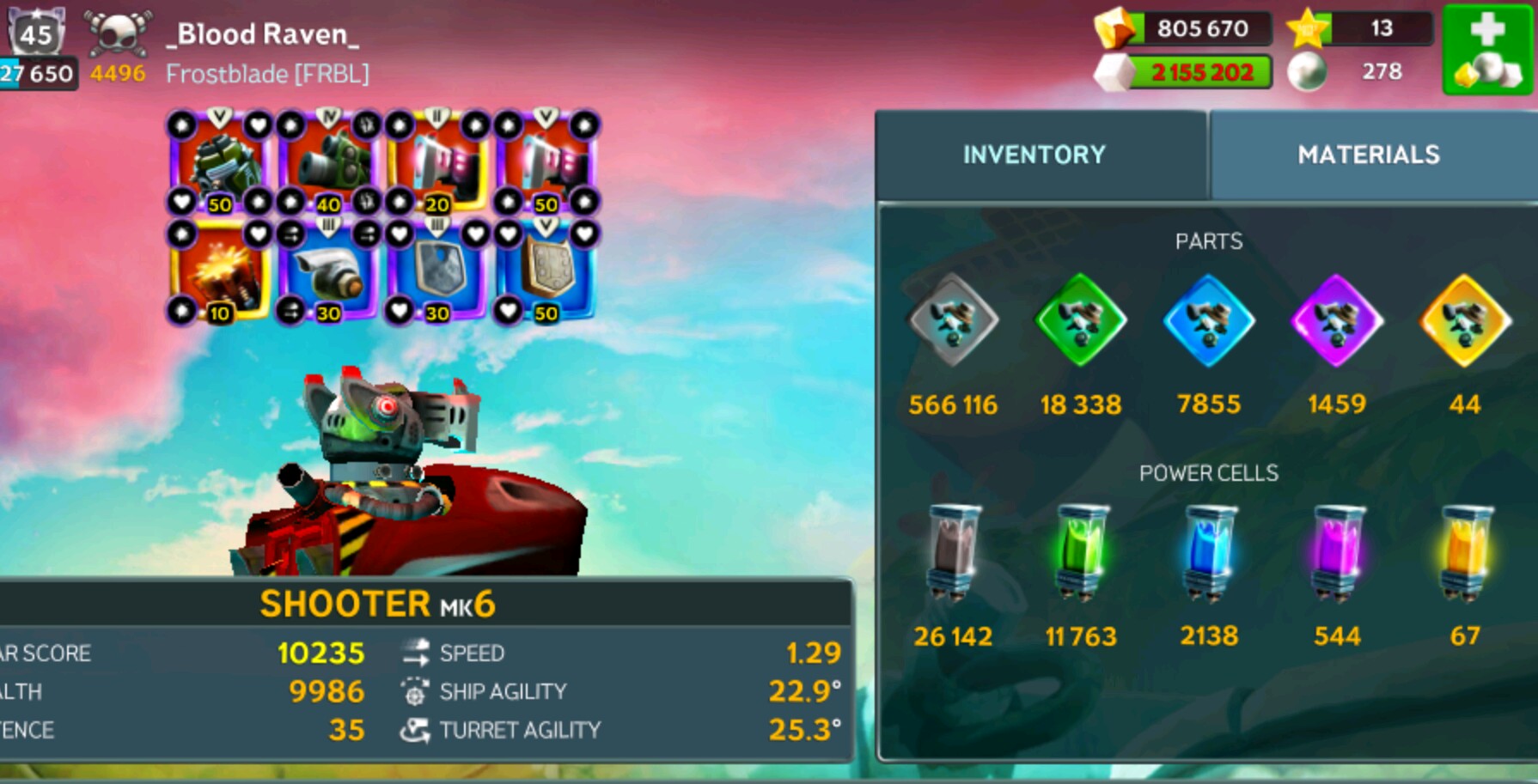Select the turbo engine item level 30
The image size is (1538, 784).
[x=328, y=272]
